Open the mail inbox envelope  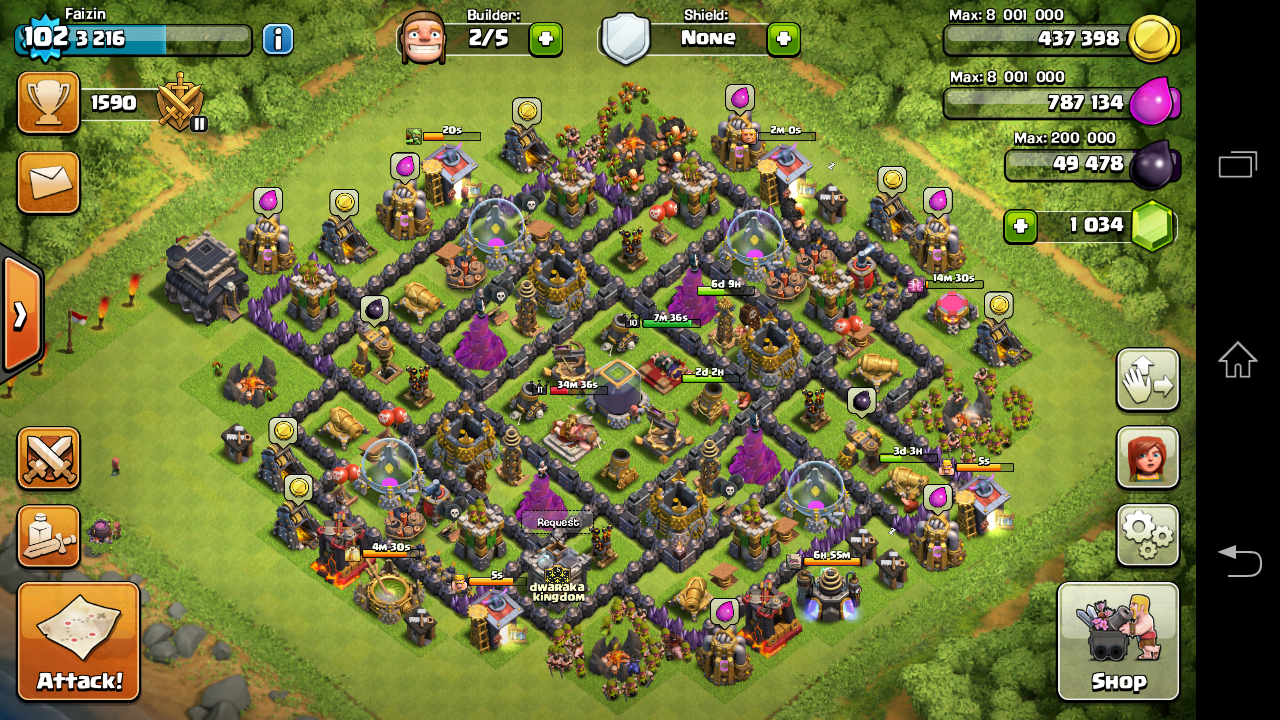tap(48, 182)
